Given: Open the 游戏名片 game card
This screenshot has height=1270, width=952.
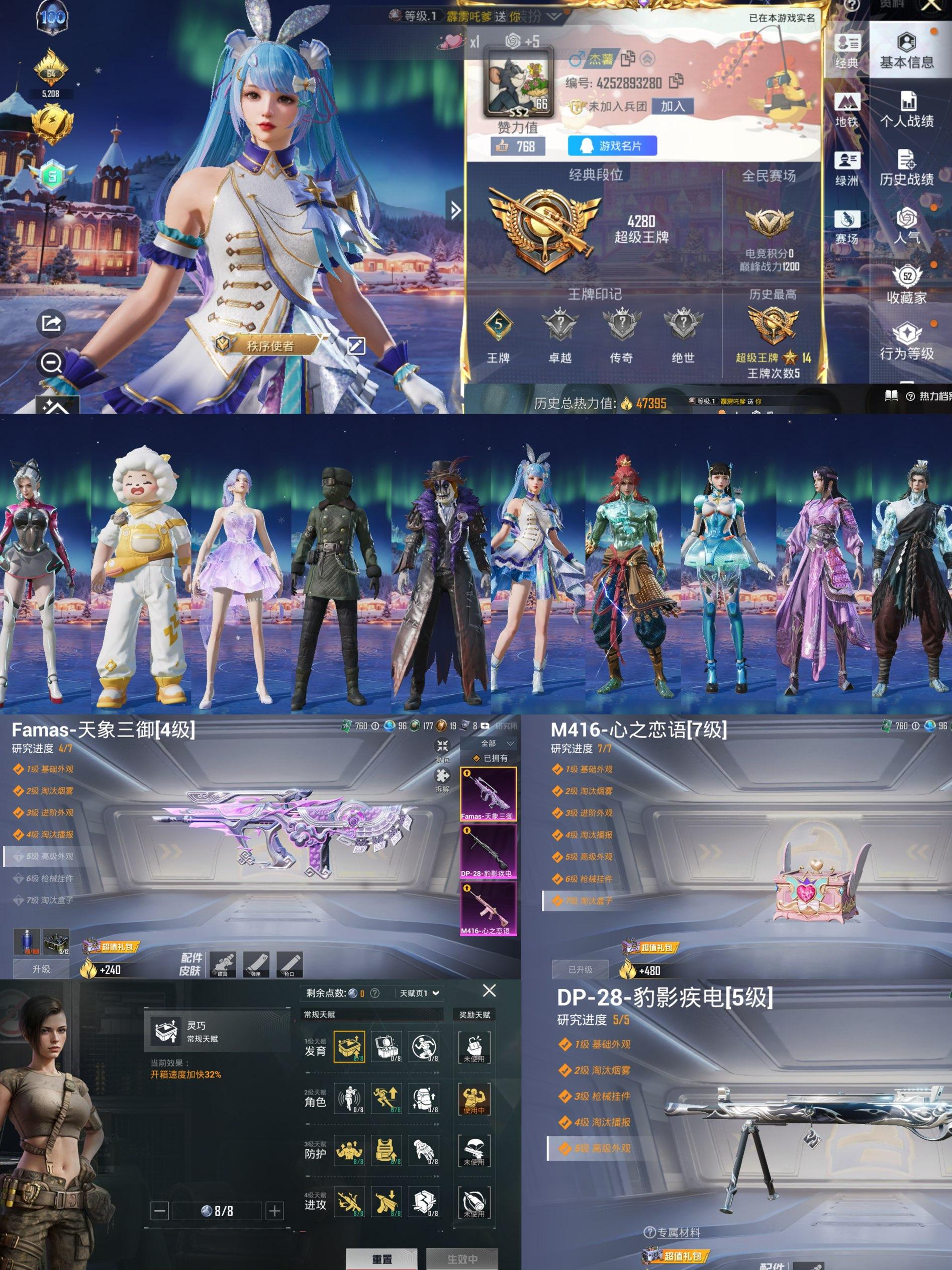Looking at the screenshot, I should (x=612, y=146).
